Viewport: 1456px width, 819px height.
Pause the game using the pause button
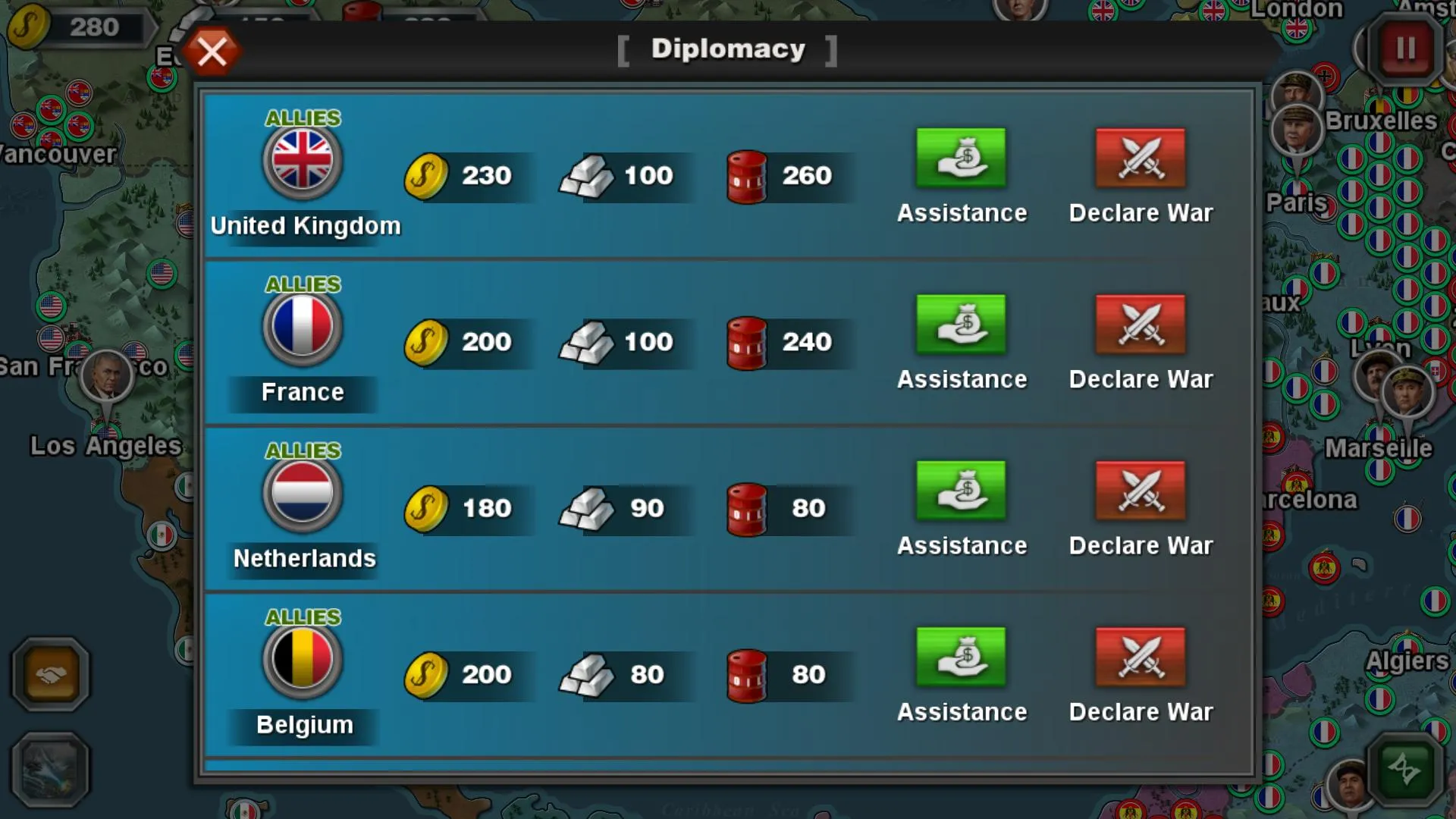click(1404, 47)
